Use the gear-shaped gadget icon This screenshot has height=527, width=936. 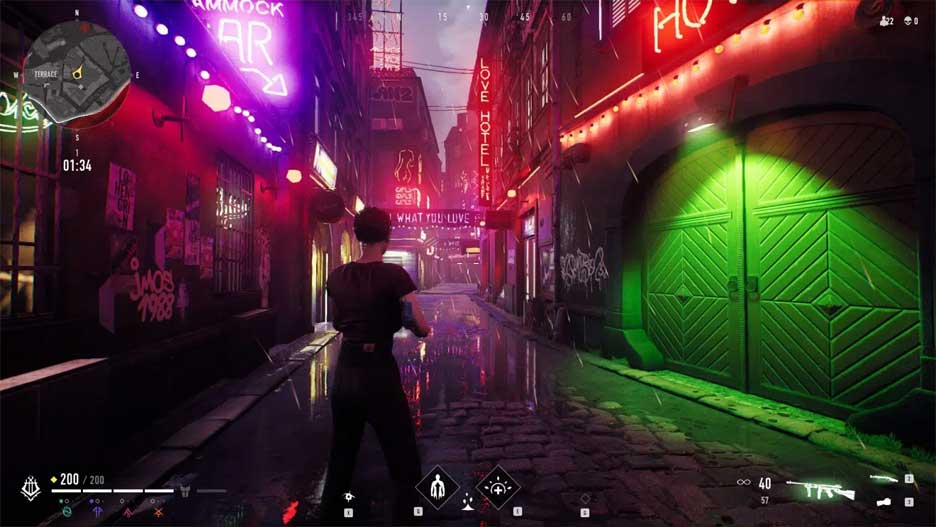point(349,496)
